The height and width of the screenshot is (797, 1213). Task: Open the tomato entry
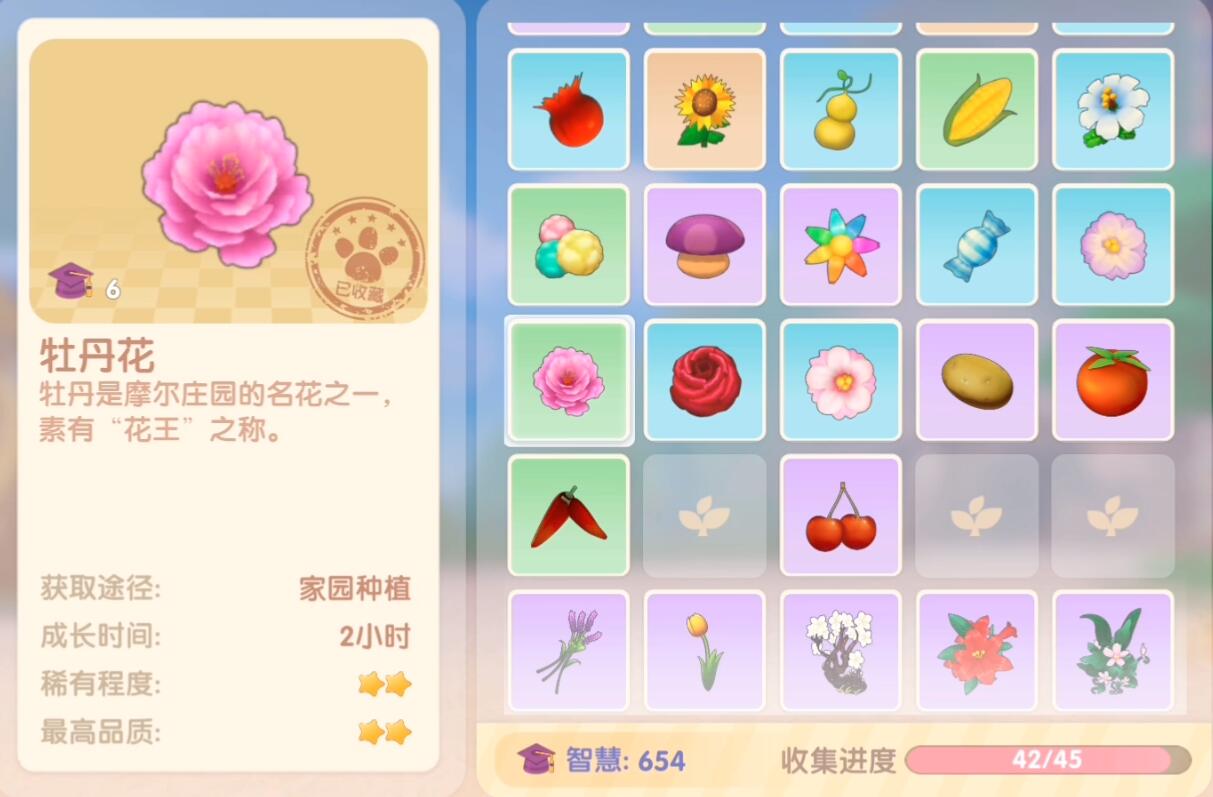click(x=1112, y=381)
